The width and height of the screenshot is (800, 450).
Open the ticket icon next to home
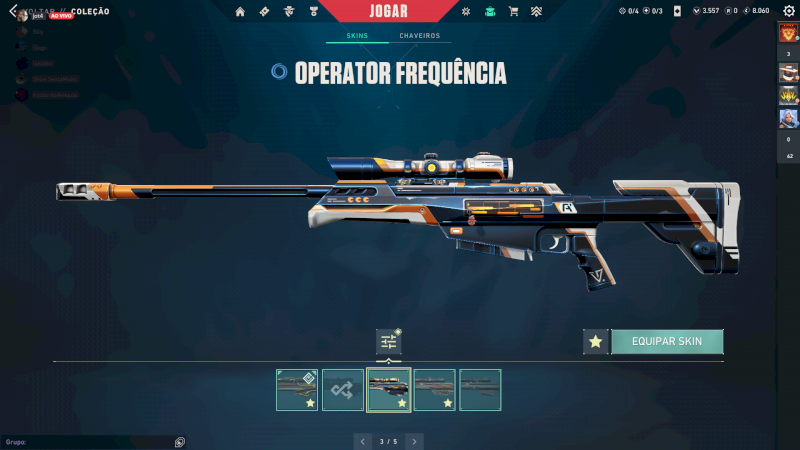tap(264, 12)
